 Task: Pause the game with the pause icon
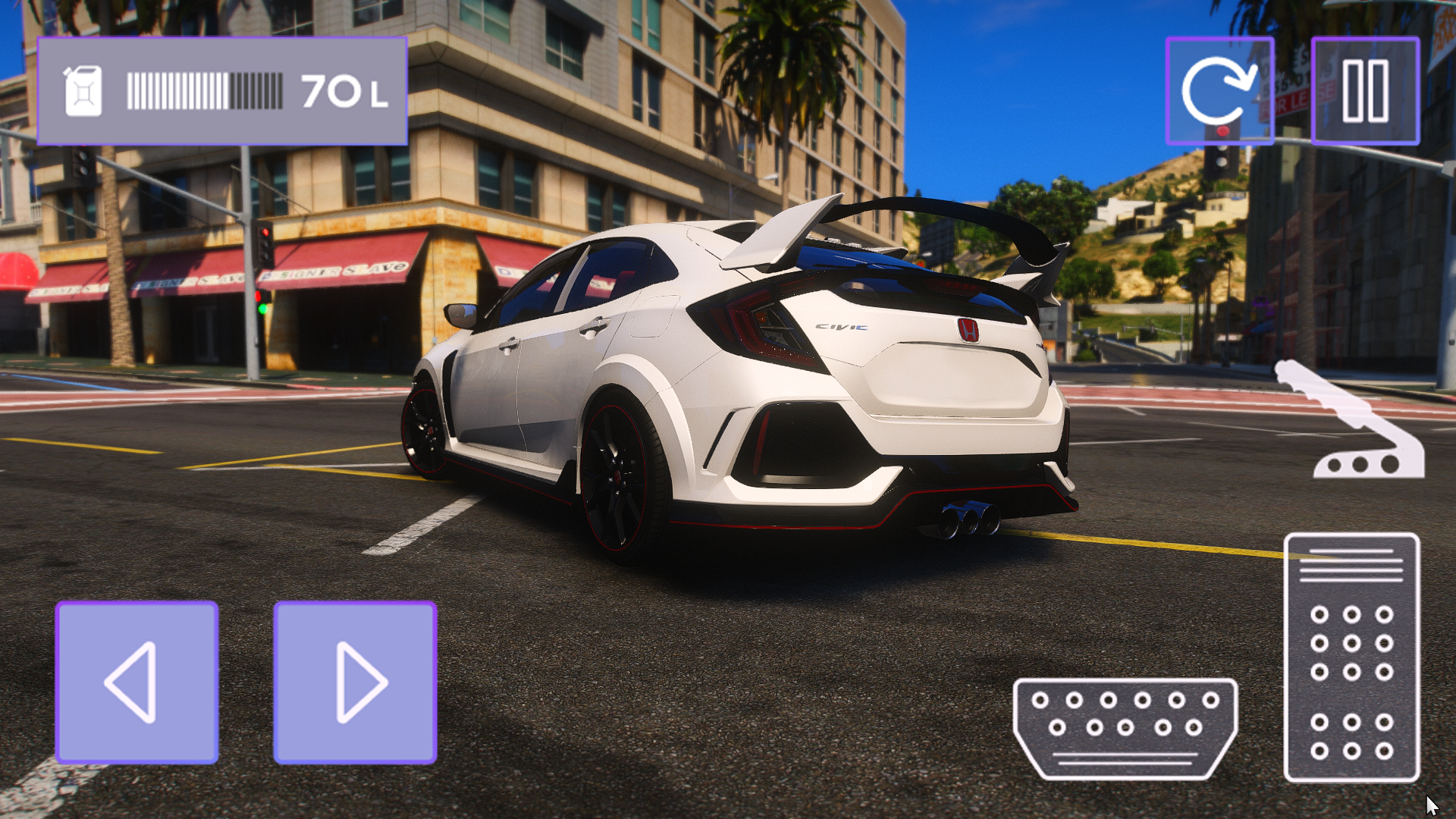click(x=1365, y=91)
